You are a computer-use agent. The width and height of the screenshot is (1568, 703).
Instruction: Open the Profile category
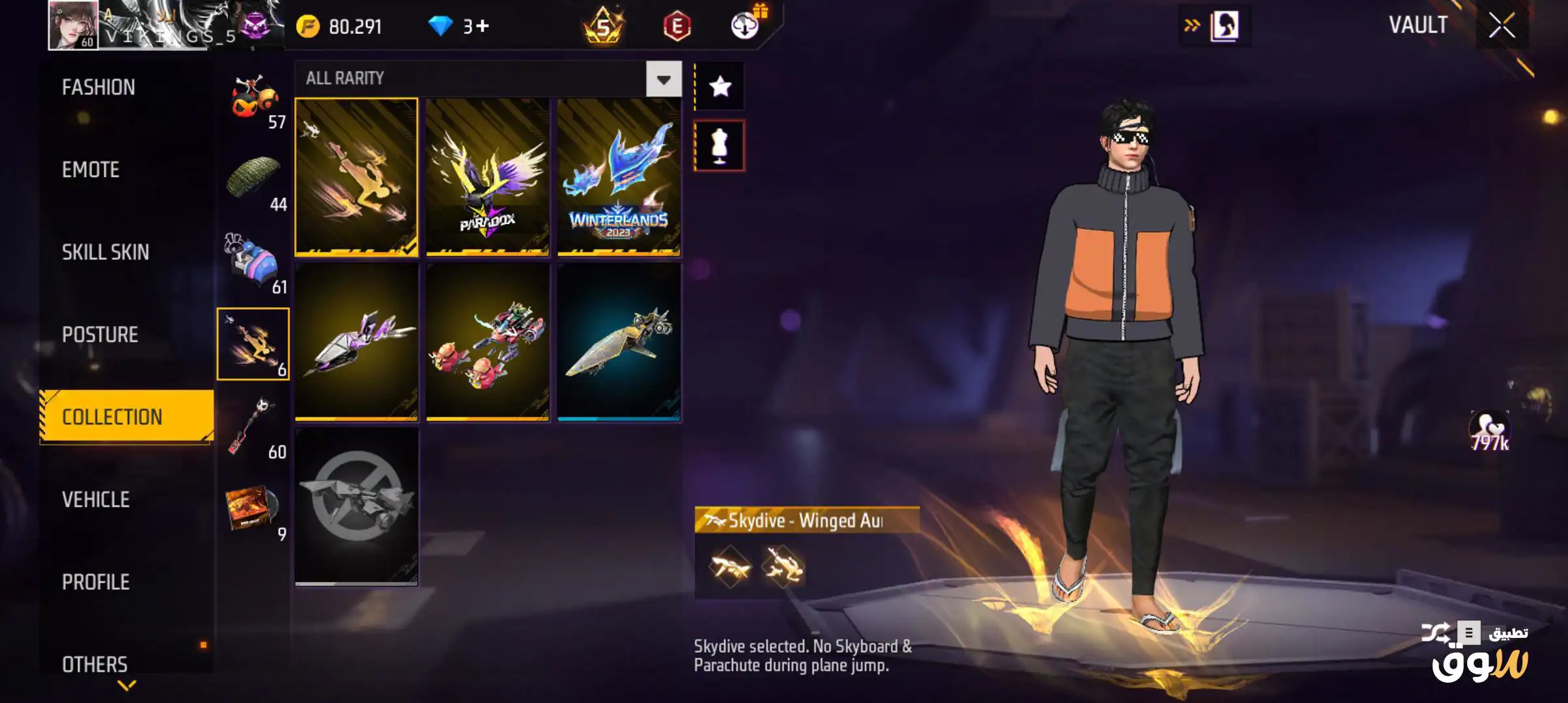point(96,582)
